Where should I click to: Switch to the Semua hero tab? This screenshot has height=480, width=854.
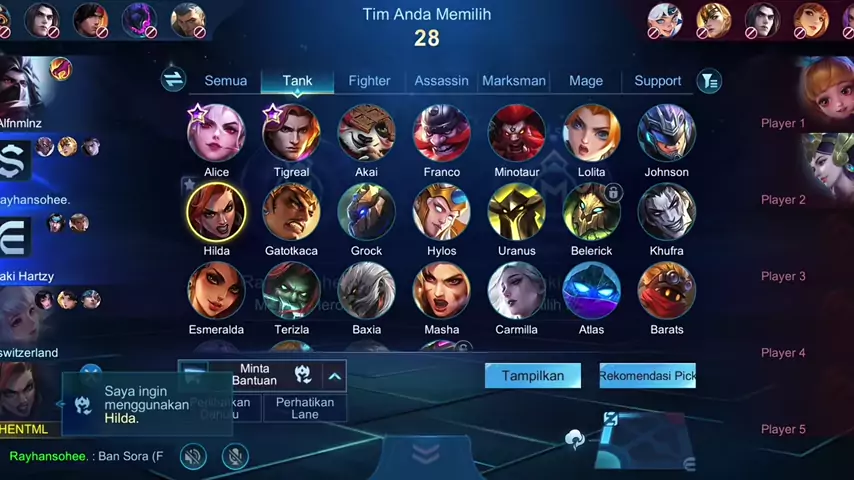click(x=226, y=81)
